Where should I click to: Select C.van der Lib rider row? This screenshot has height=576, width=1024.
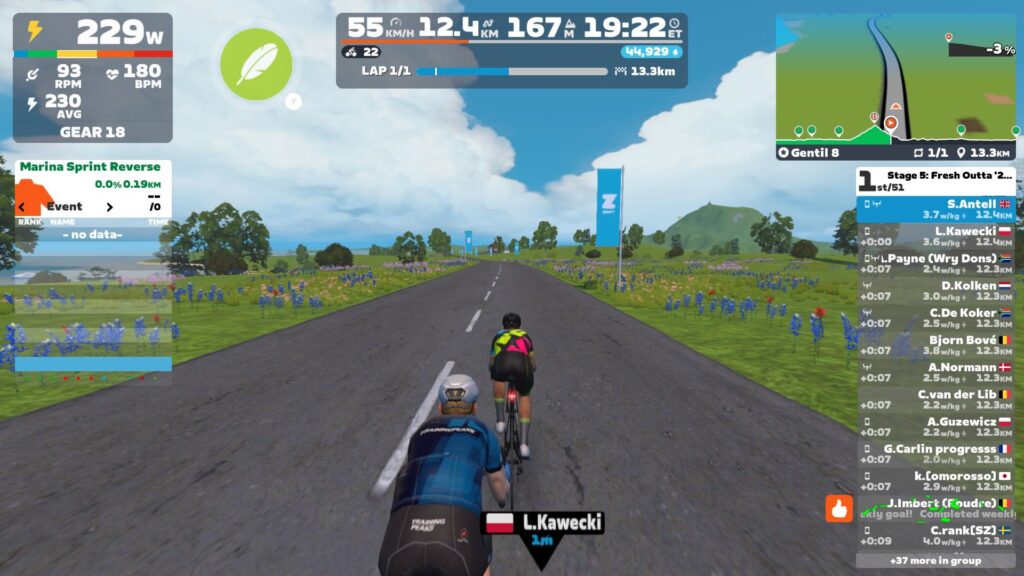pyautogui.click(x=935, y=399)
